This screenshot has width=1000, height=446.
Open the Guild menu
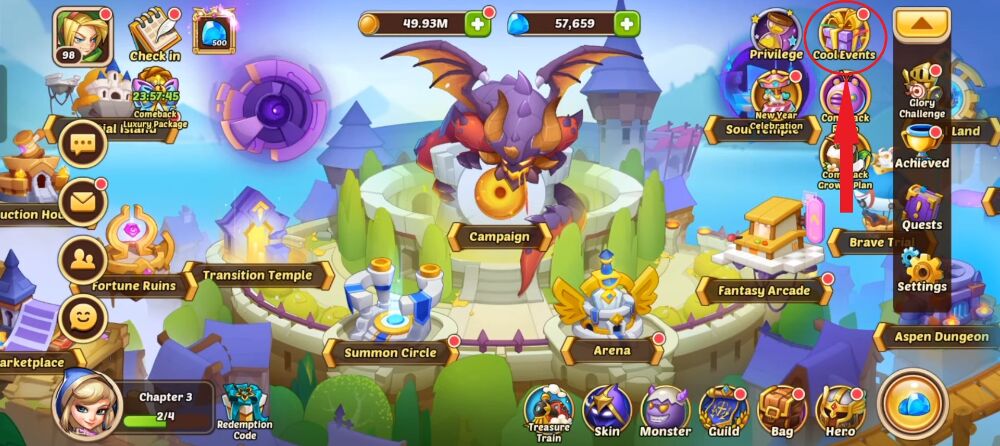click(723, 410)
